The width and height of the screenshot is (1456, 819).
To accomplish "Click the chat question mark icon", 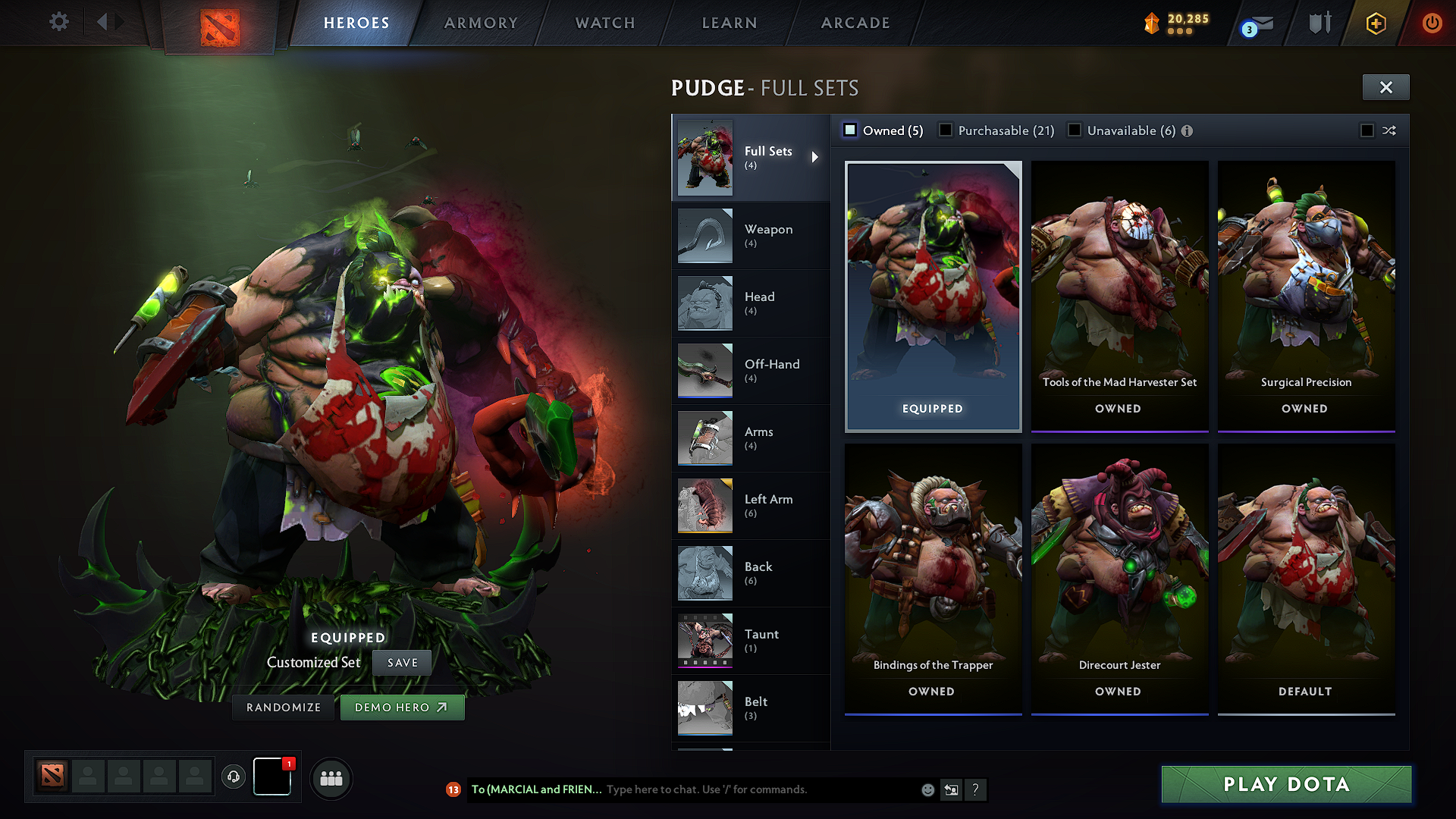I will coord(976,789).
